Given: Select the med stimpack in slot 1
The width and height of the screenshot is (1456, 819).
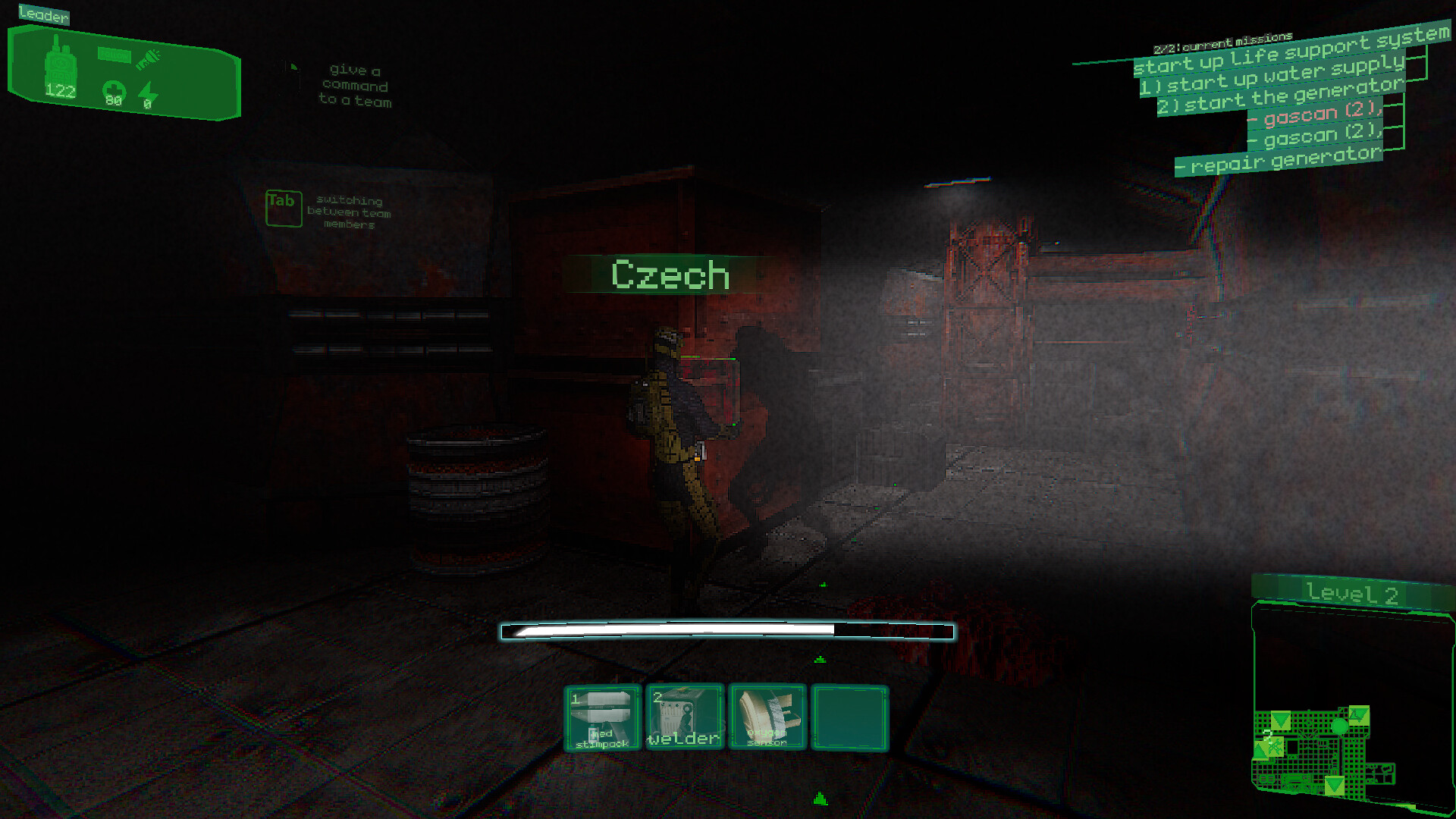Looking at the screenshot, I should pos(603,717).
